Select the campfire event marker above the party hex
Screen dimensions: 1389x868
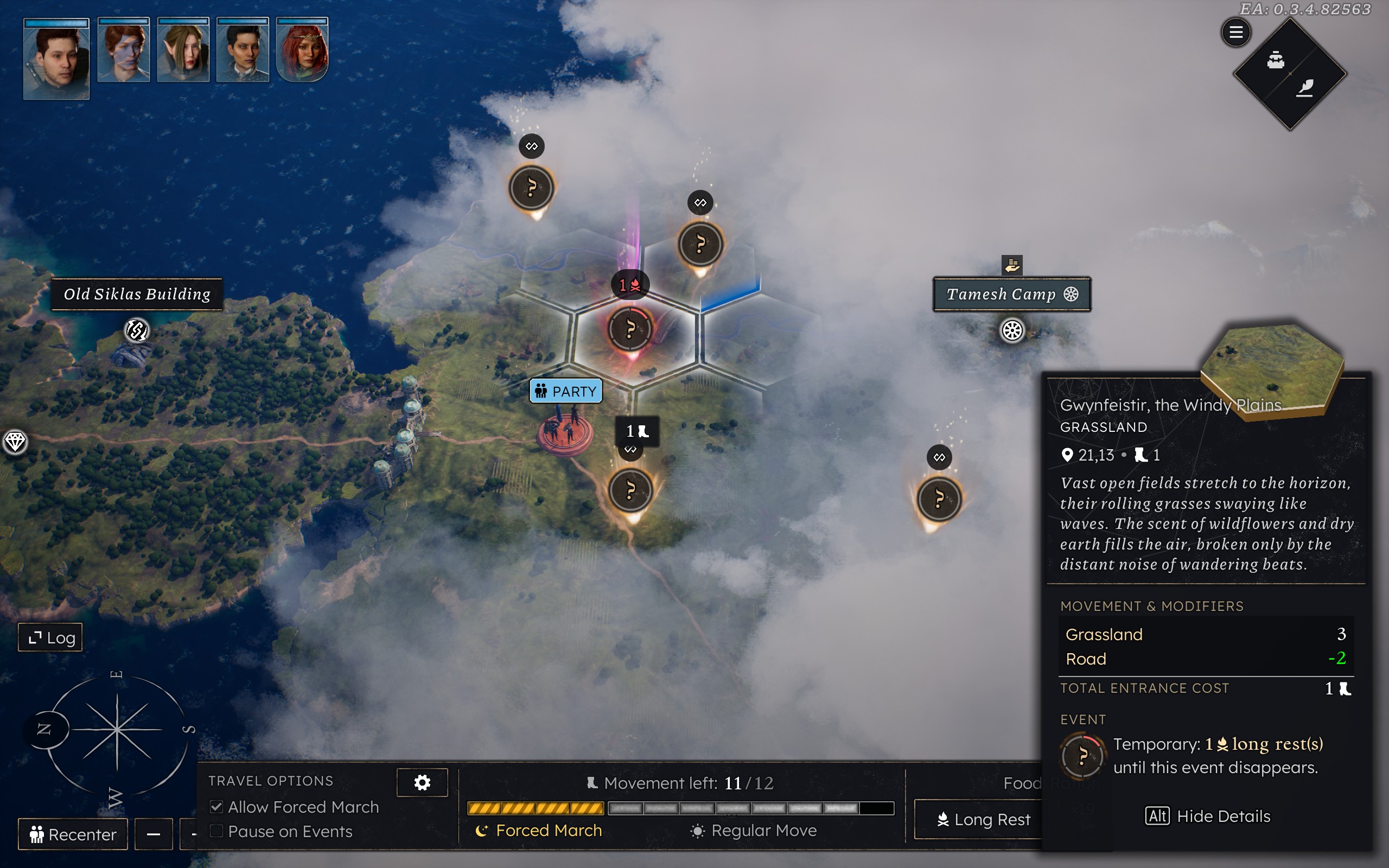coord(630,284)
